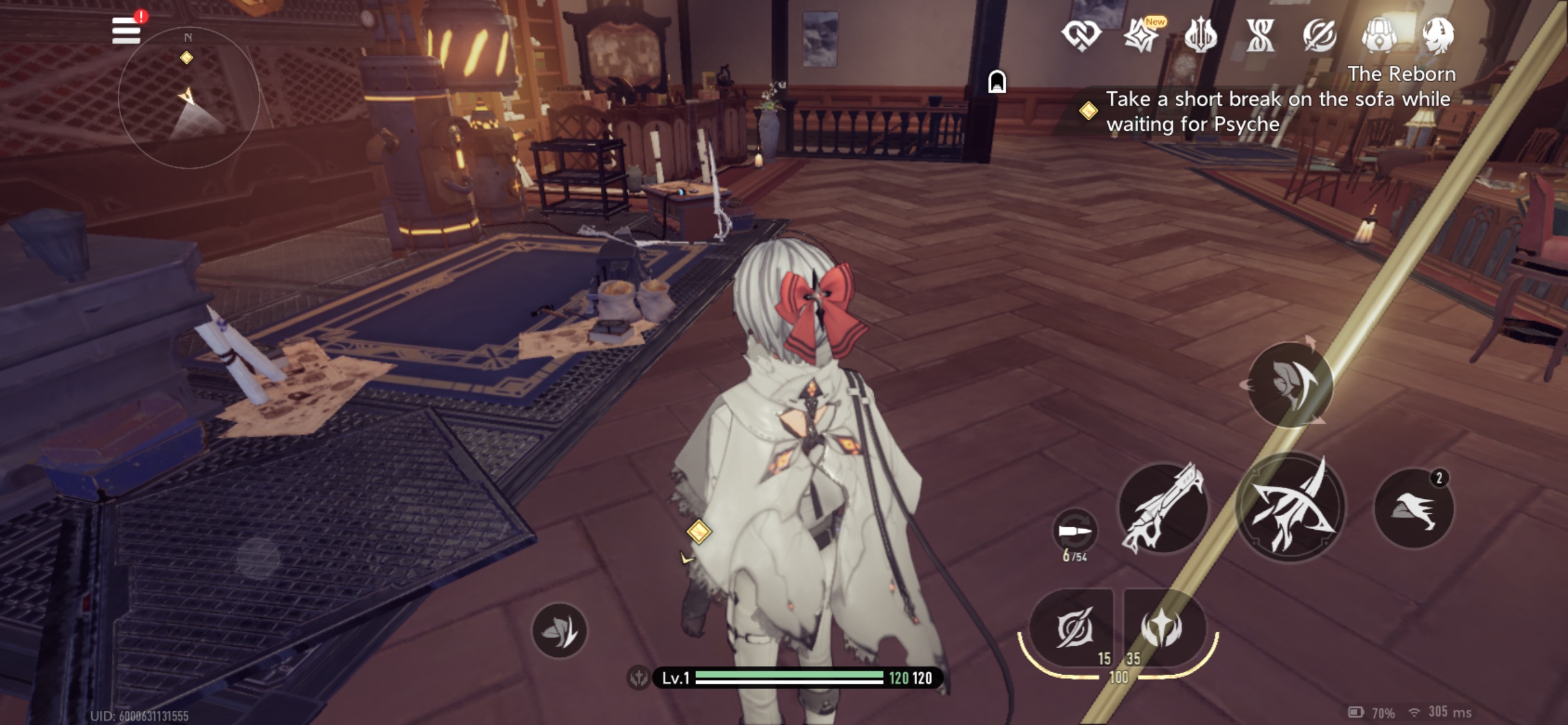The height and width of the screenshot is (725, 1568).
Task: Activate the star-burst skill costing 35
Action: point(1162,628)
